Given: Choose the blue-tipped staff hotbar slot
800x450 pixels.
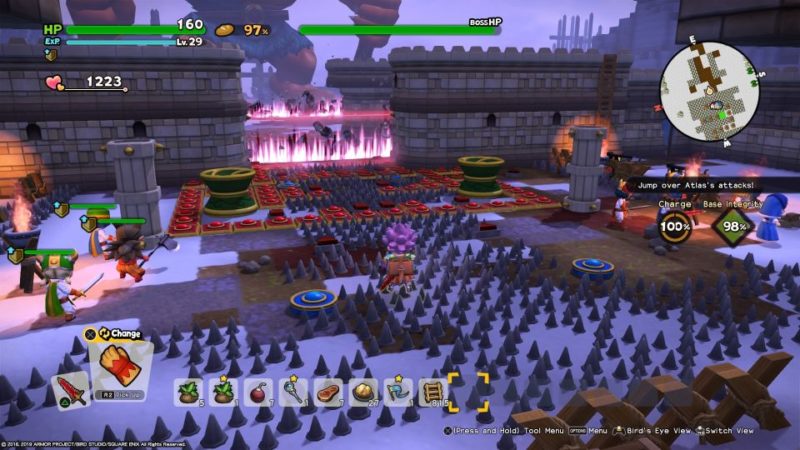Looking at the screenshot, I should click(292, 391).
